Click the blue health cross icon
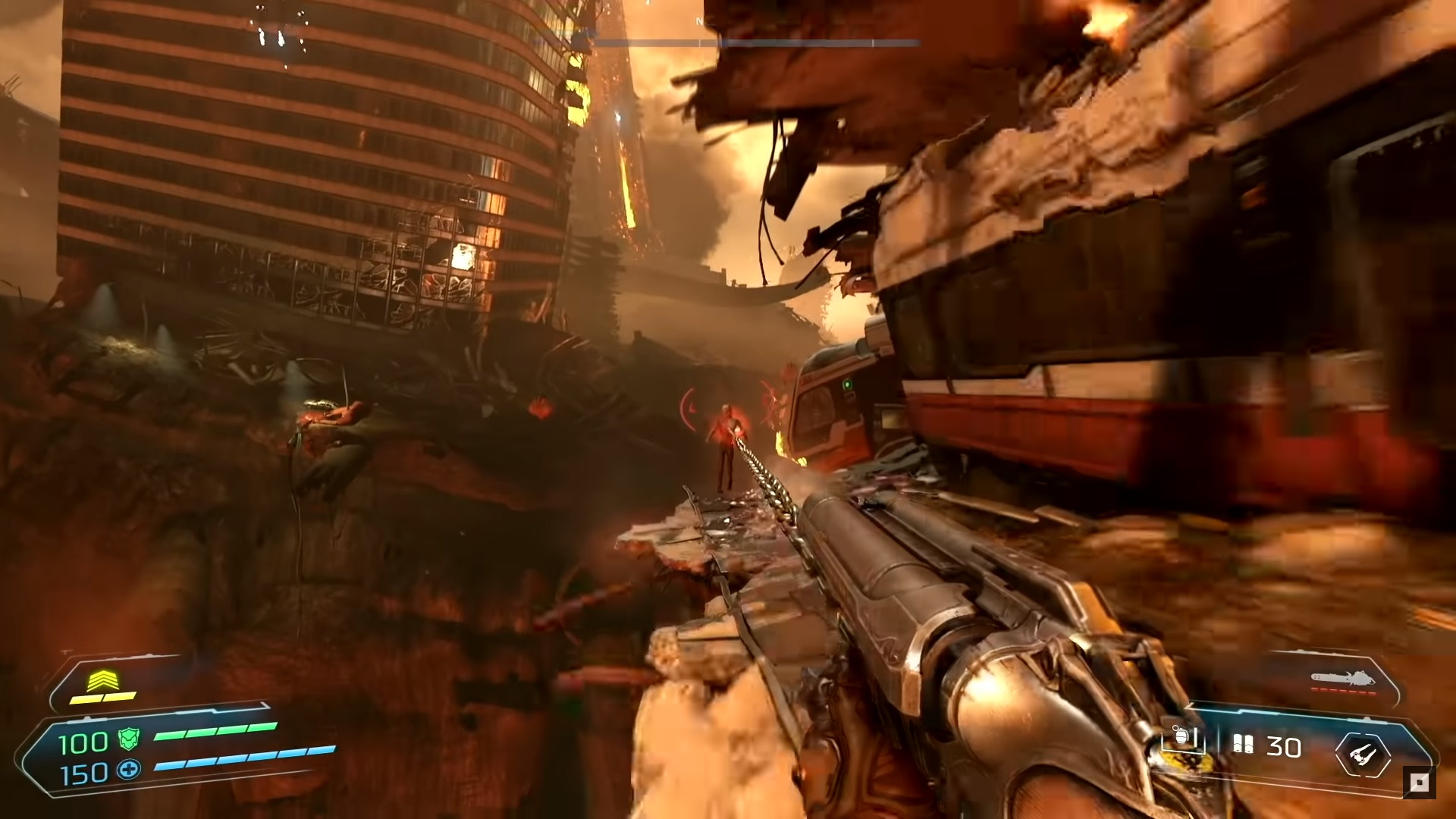This screenshot has height=819, width=1456. [129, 770]
